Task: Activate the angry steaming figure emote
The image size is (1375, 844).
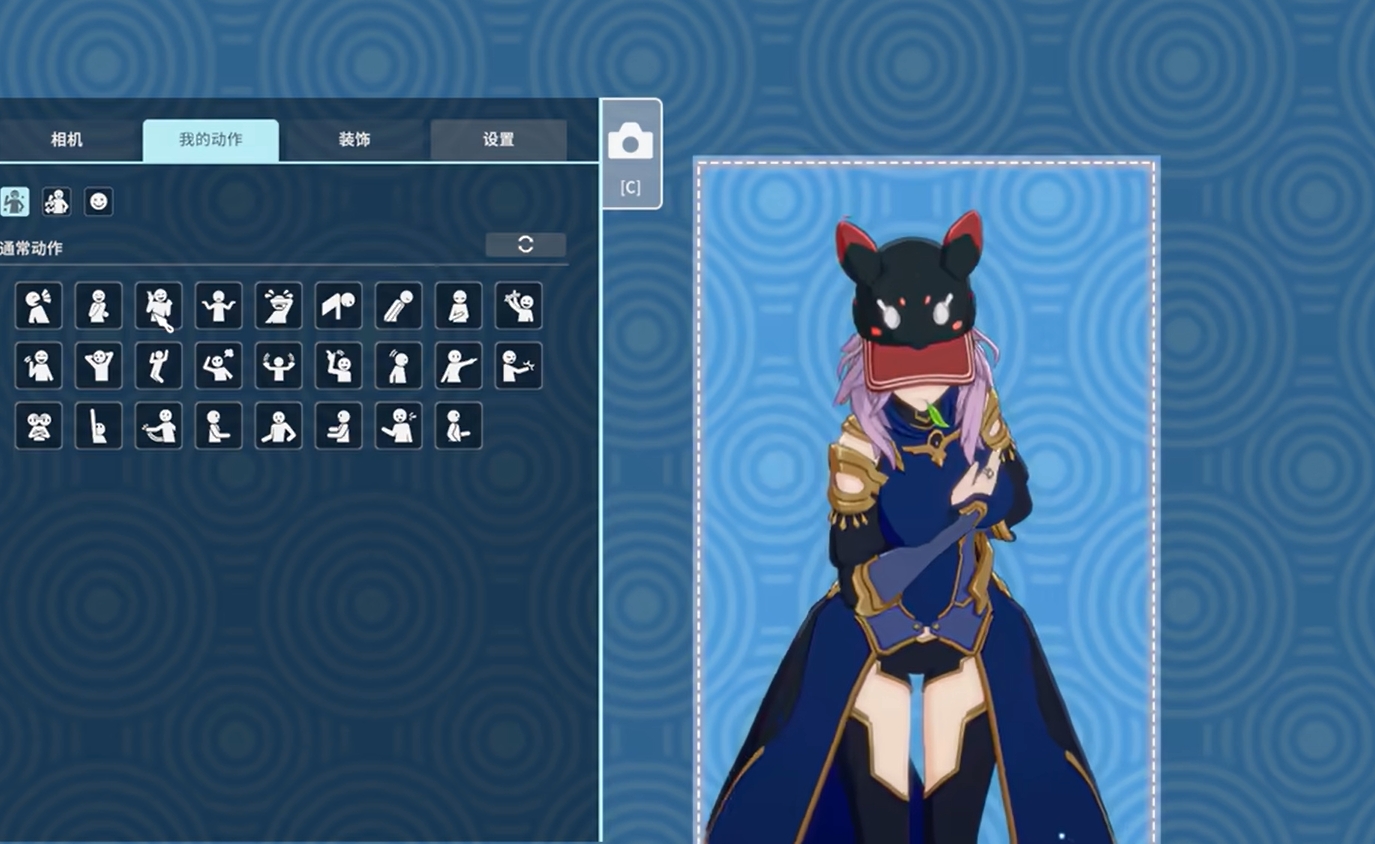Action: pos(219,366)
